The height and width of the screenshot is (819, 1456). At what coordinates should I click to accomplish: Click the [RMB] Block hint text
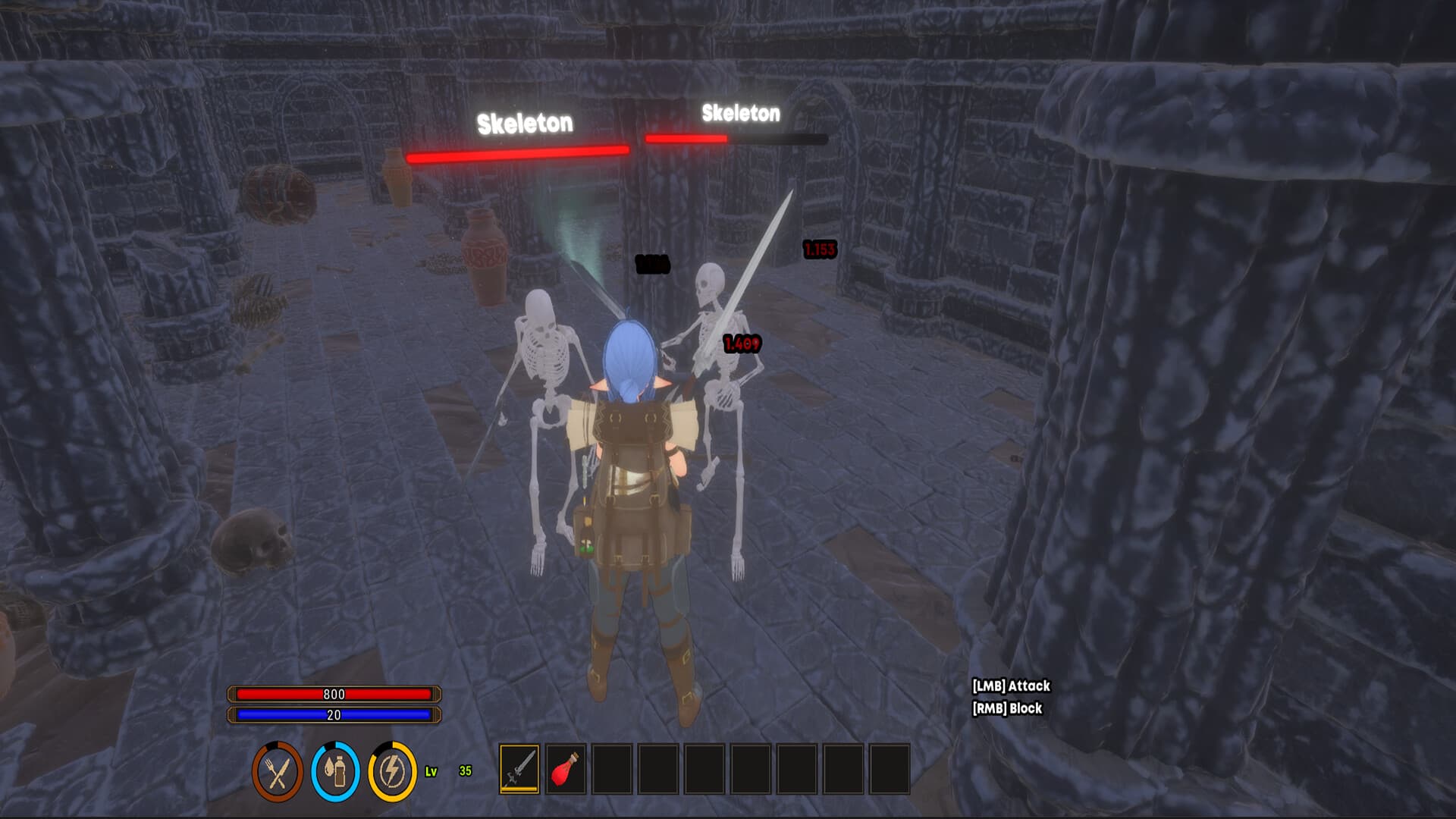pyautogui.click(x=1007, y=707)
